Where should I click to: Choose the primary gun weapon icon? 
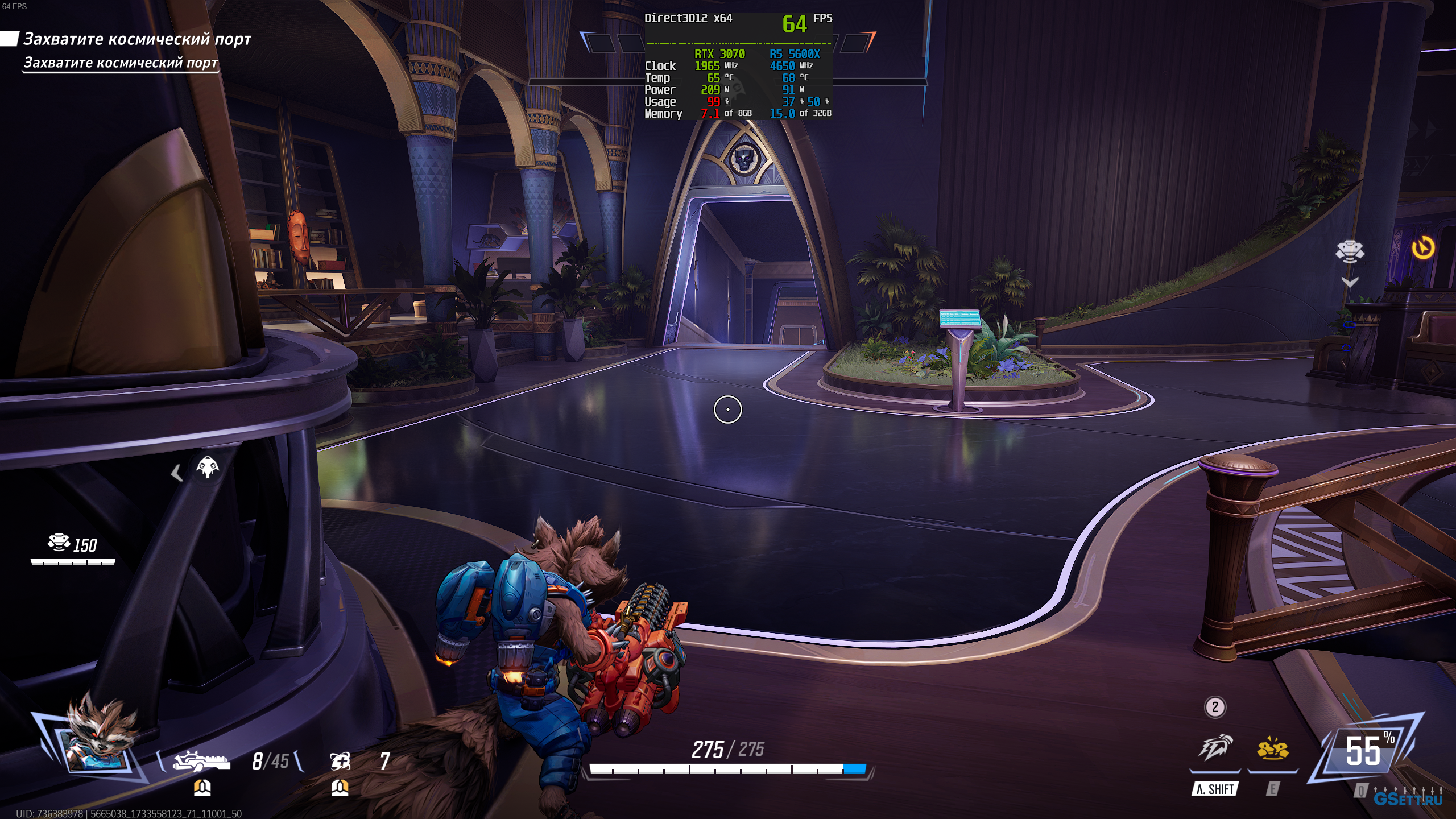click(202, 760)
